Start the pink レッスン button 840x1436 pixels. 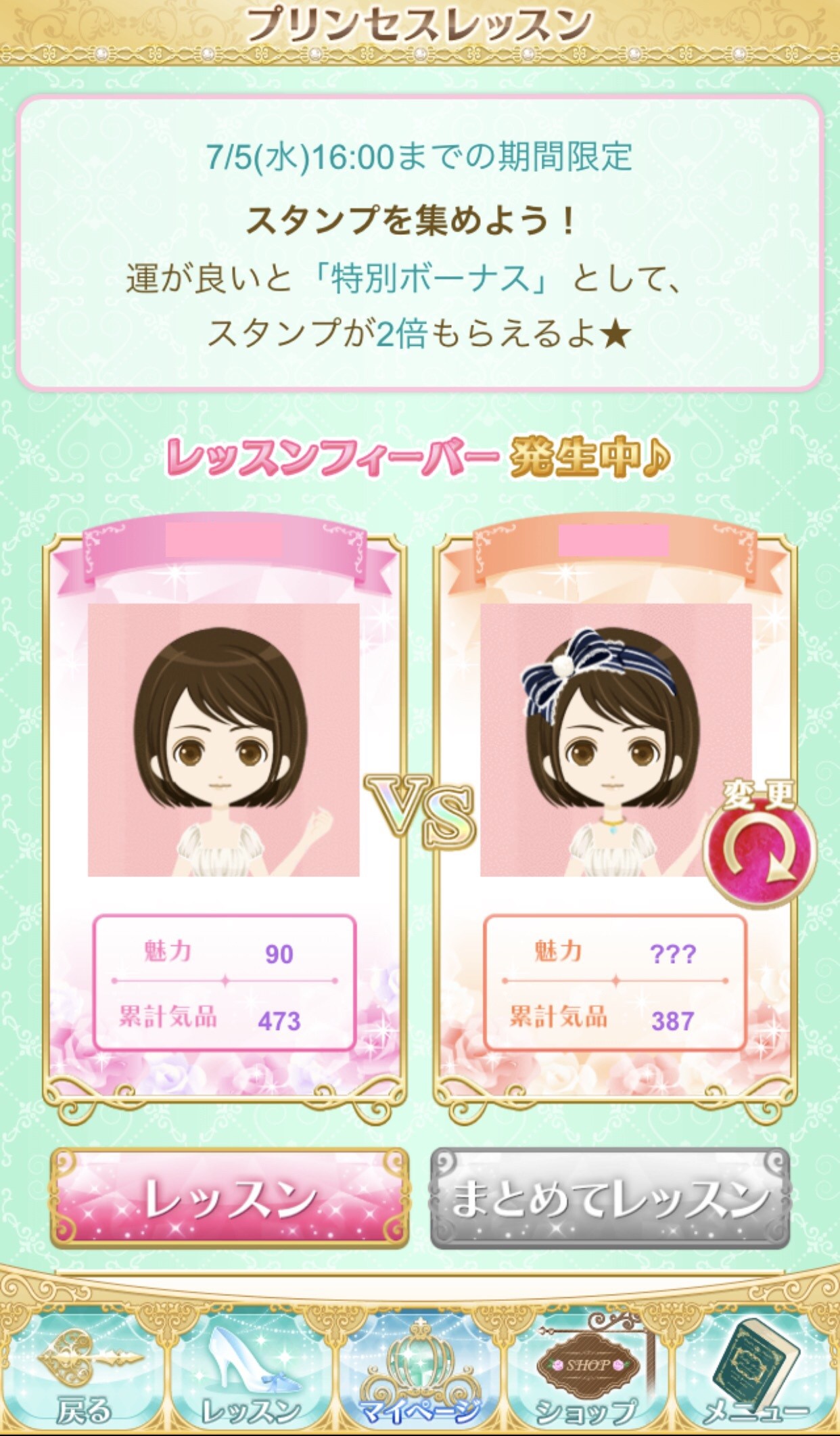coord(229,1198)
